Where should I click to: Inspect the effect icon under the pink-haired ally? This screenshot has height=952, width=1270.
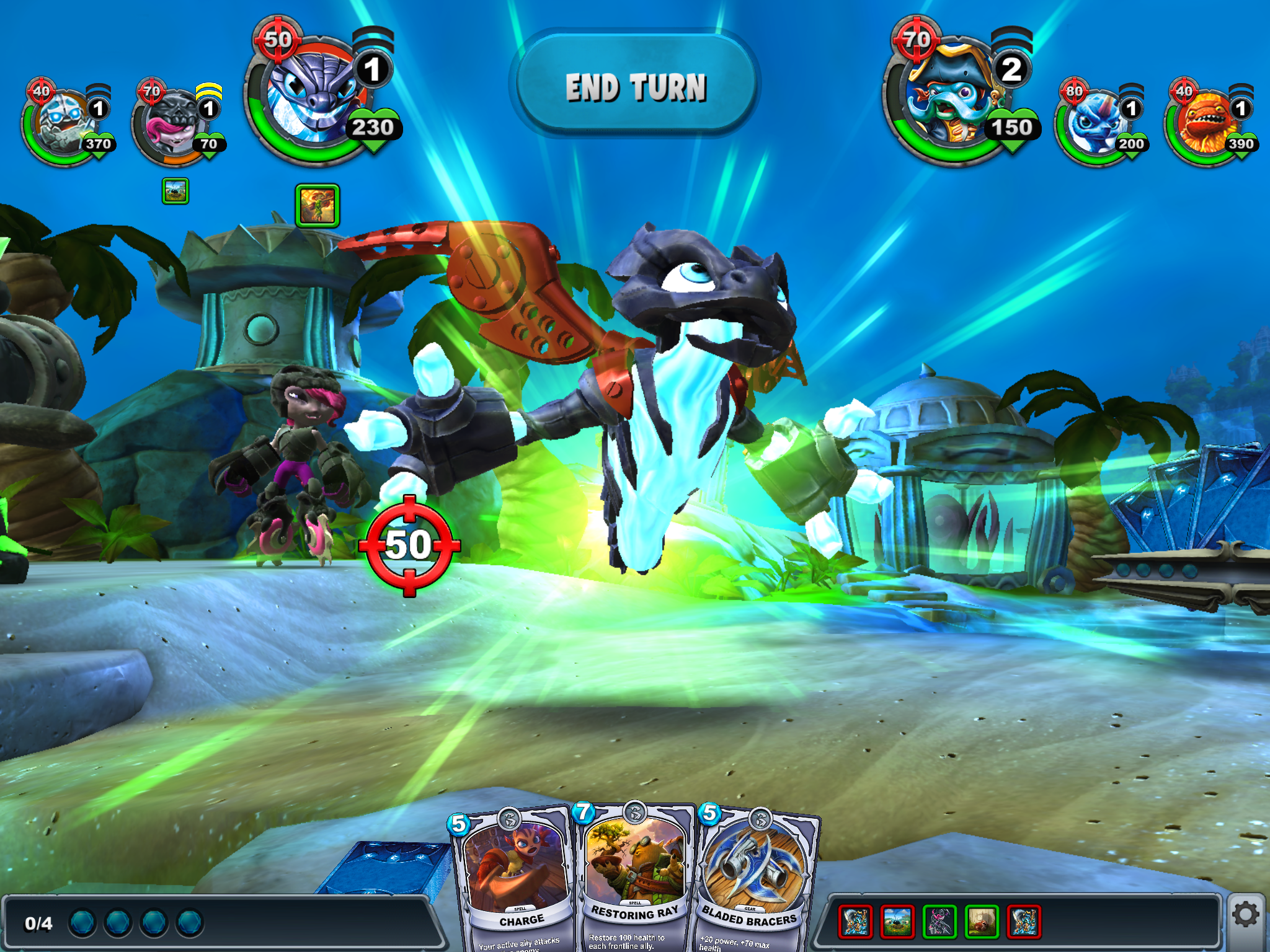pos(175,191)
